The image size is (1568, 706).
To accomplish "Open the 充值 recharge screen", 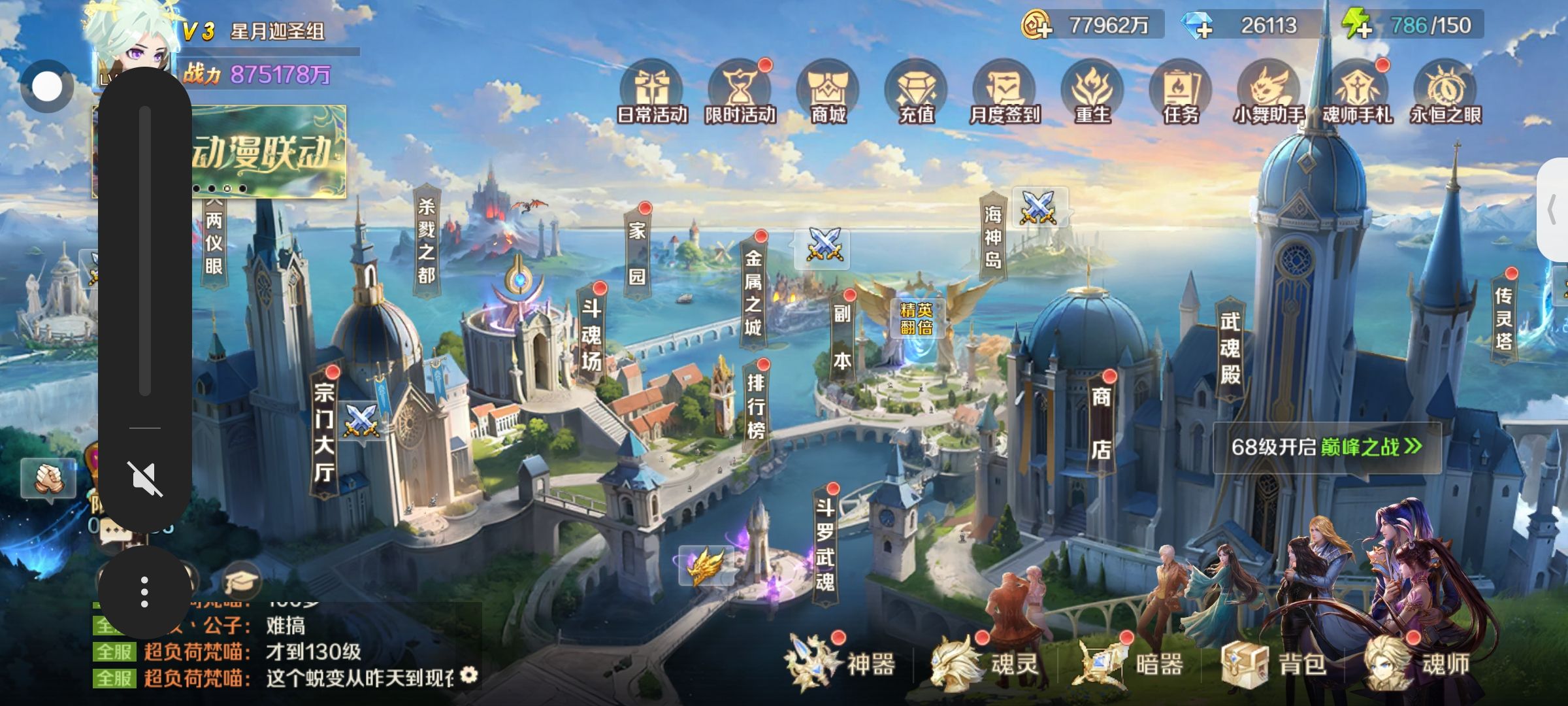I will pos(917,93).
